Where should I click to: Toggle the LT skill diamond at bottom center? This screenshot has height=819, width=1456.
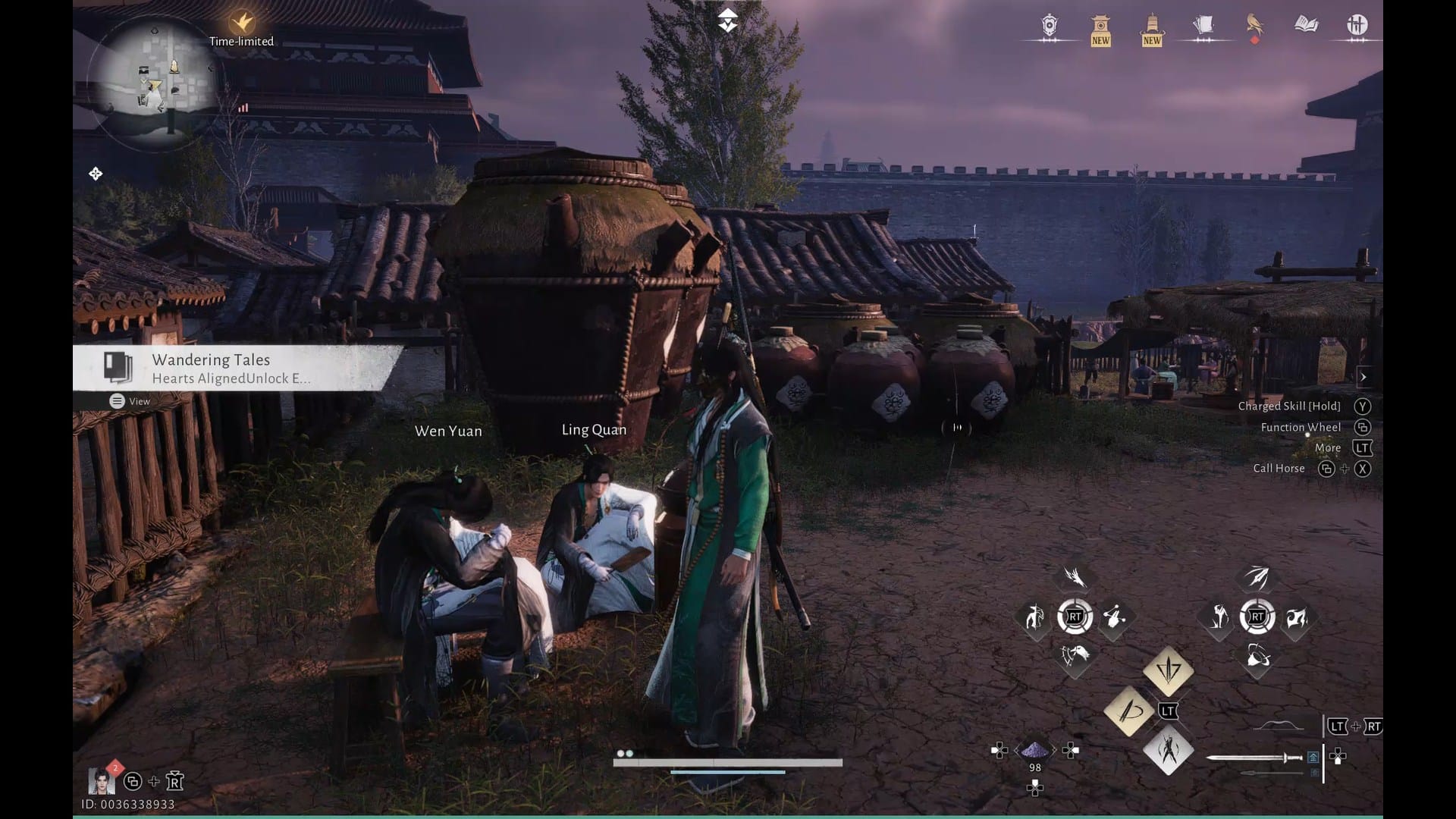coord(1168,711)
